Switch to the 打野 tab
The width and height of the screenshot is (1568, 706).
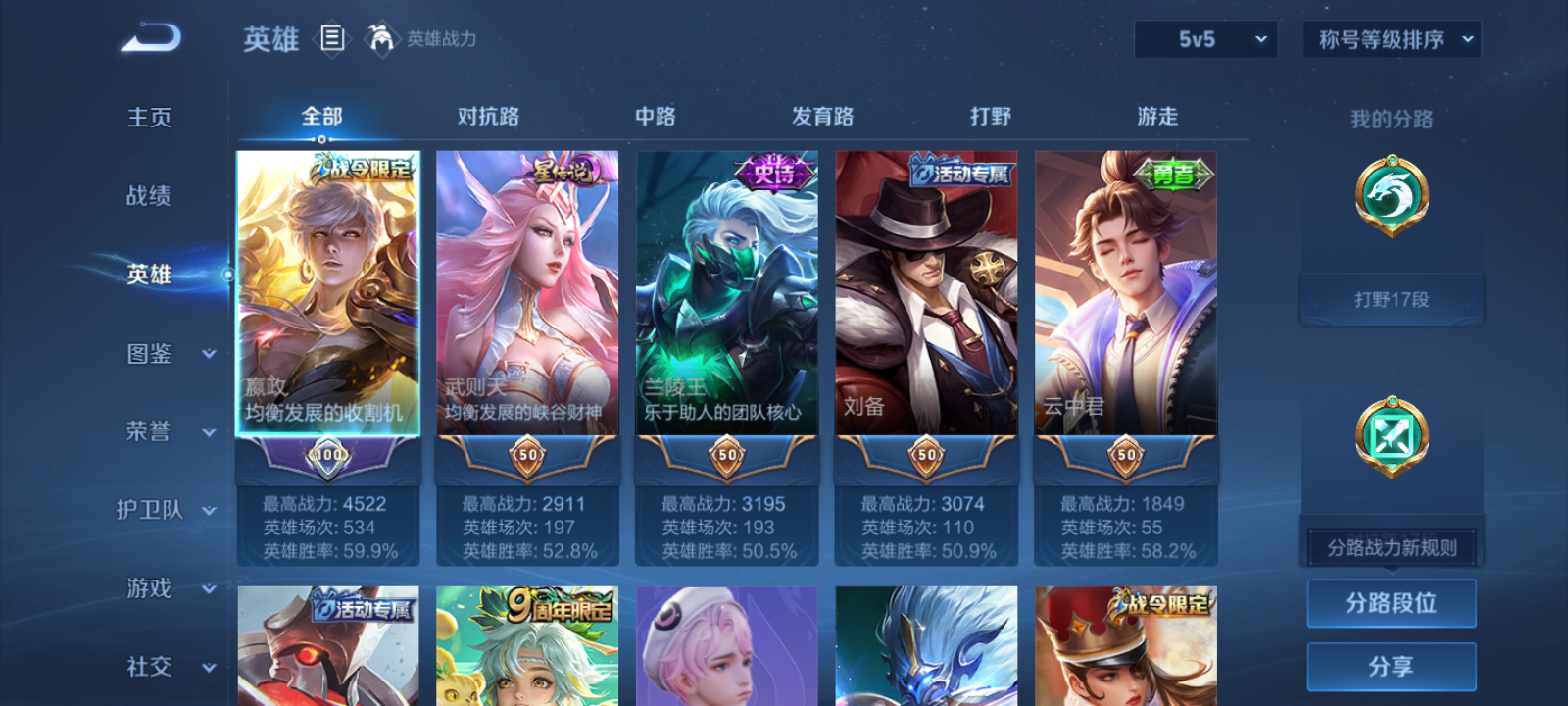click(x=990, y=116)
